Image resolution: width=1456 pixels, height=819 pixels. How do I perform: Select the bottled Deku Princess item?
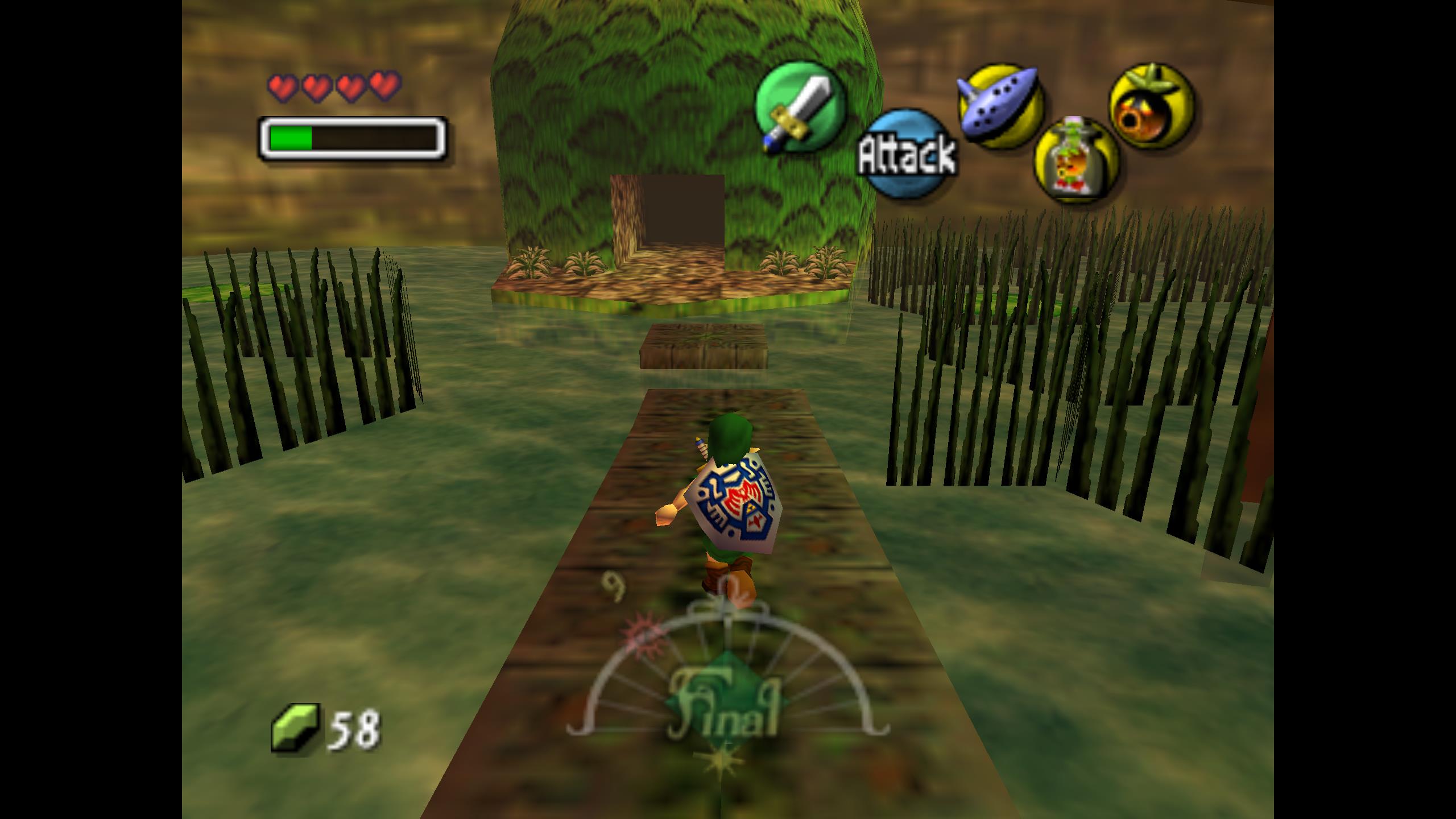(1076, 160)
